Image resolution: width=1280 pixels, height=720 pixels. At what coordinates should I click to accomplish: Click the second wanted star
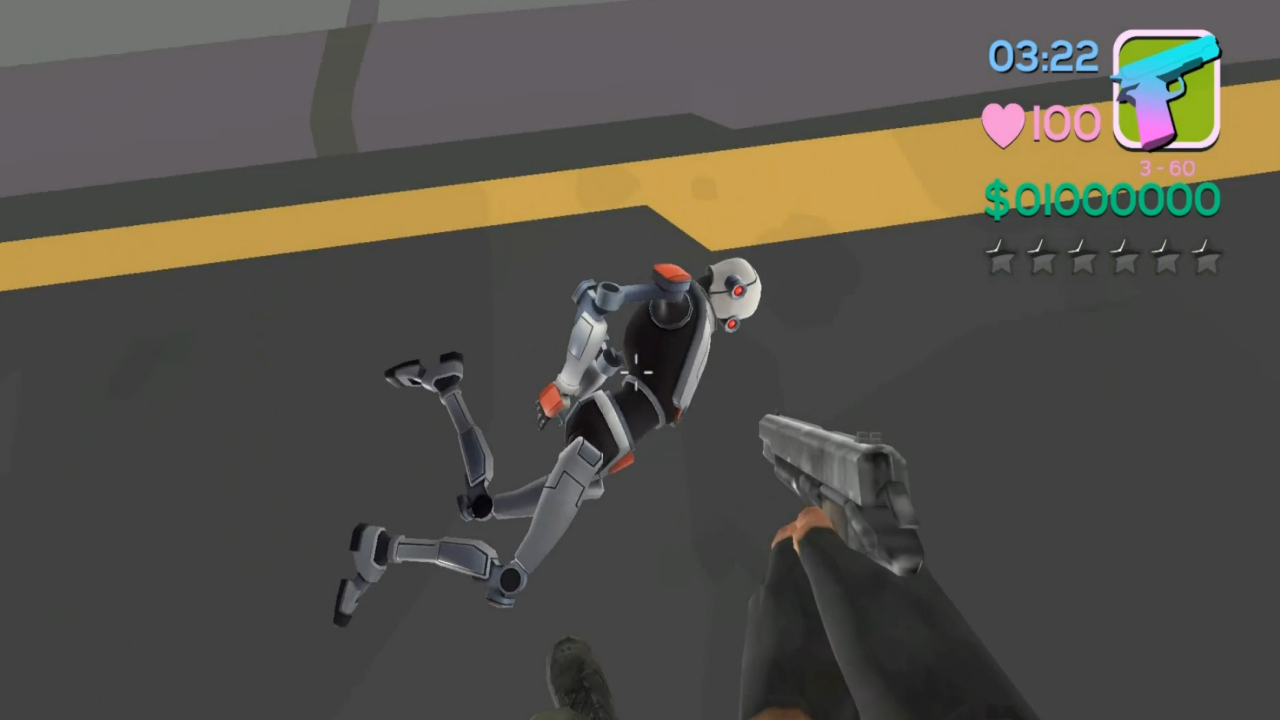[1044, 259]
